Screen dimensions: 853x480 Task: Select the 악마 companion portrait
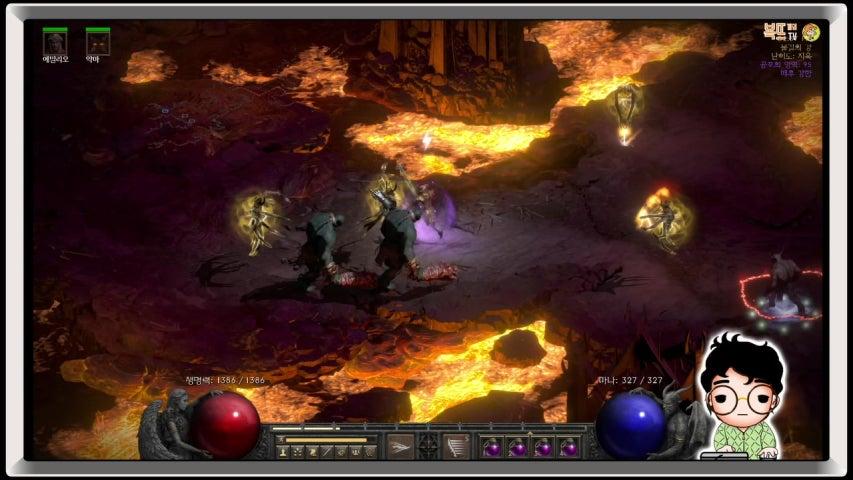pyautogui.click(x=97, y=42)
